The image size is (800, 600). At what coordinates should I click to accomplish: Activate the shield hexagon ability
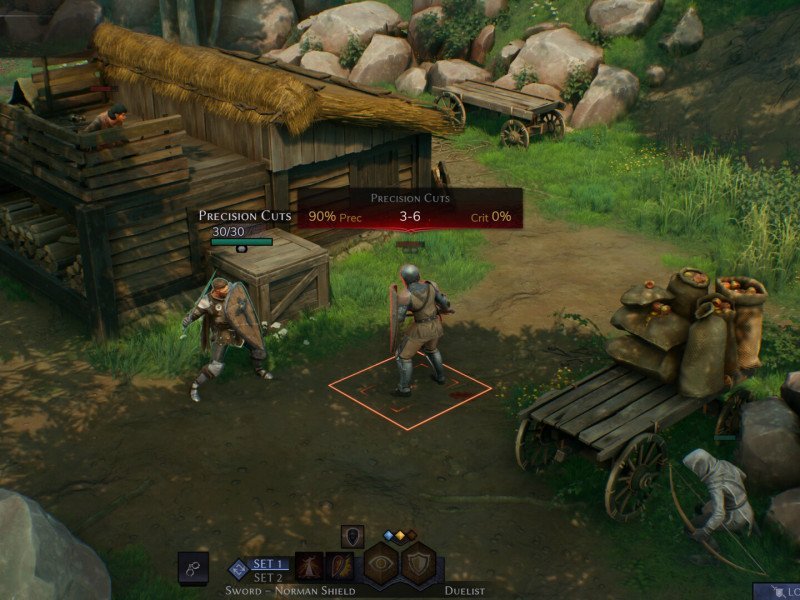(417, 564)
